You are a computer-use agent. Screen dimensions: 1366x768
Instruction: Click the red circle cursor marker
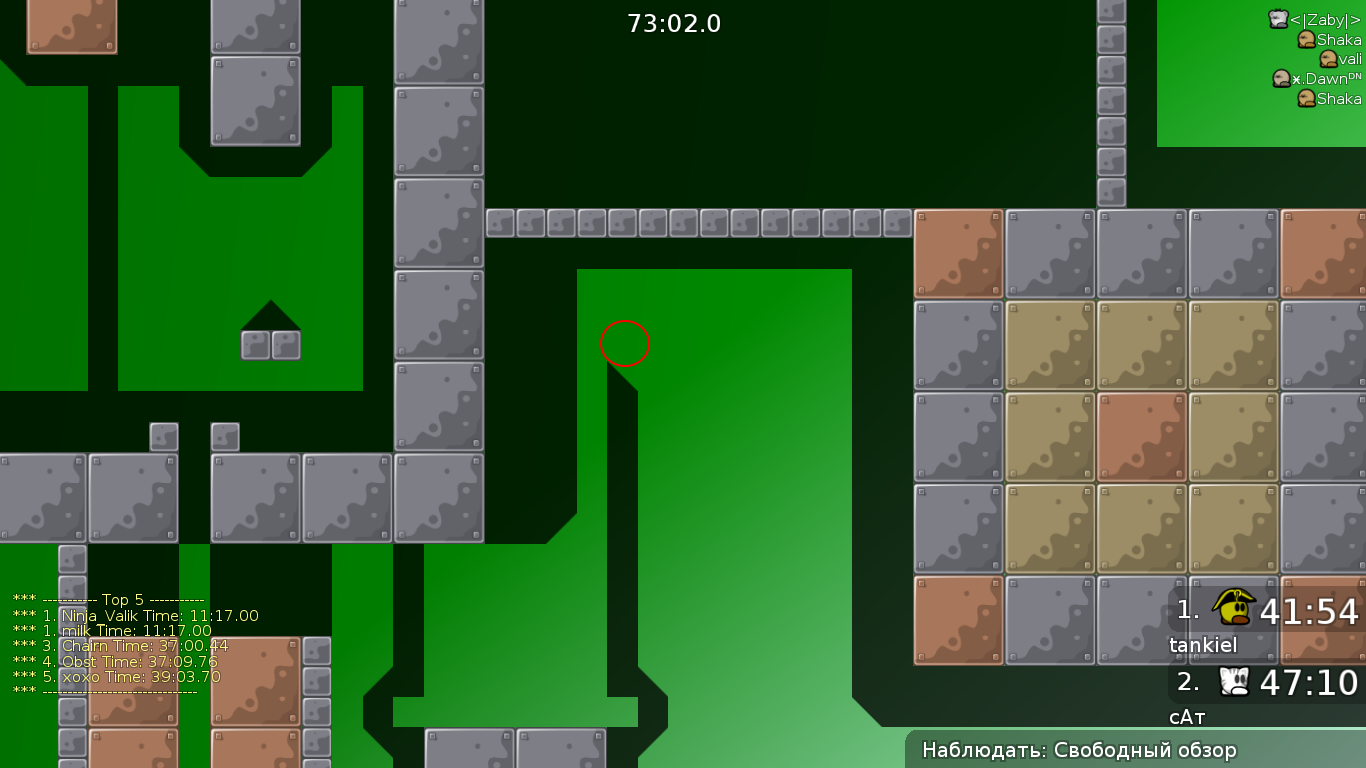click(x=625, y=343)
